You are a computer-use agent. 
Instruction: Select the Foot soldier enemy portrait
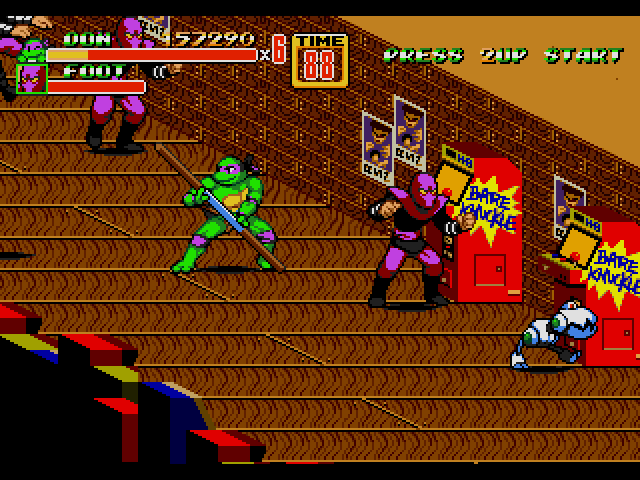[32, 78]
